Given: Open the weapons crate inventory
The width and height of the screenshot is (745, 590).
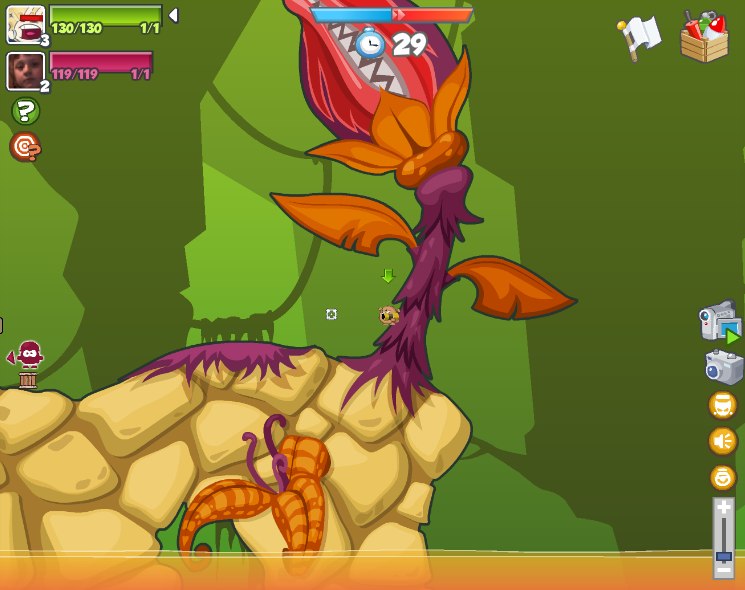Looking at the screenshot, I should [704, 38].
